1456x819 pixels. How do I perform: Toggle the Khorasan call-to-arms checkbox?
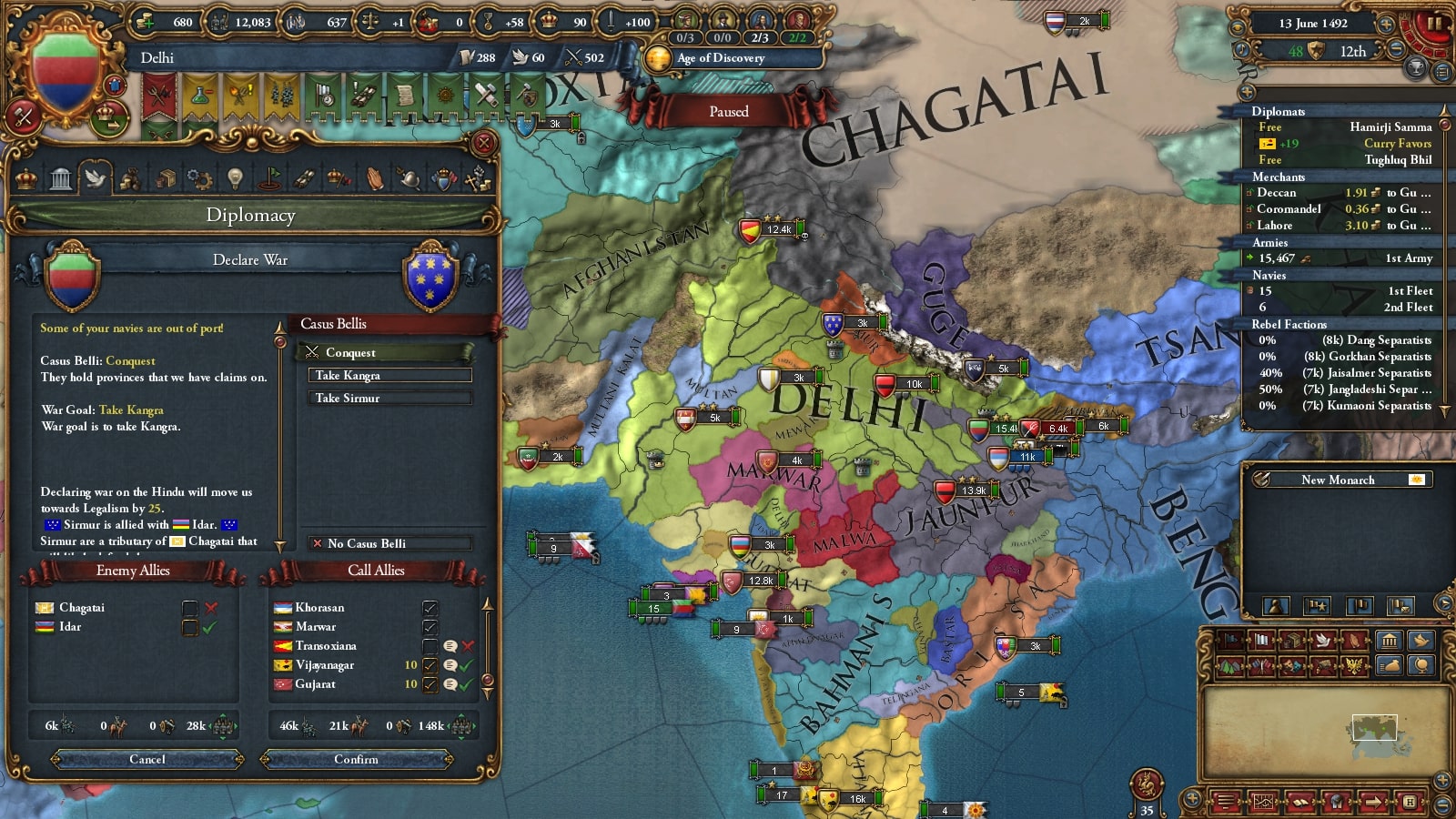click(430, 608)
